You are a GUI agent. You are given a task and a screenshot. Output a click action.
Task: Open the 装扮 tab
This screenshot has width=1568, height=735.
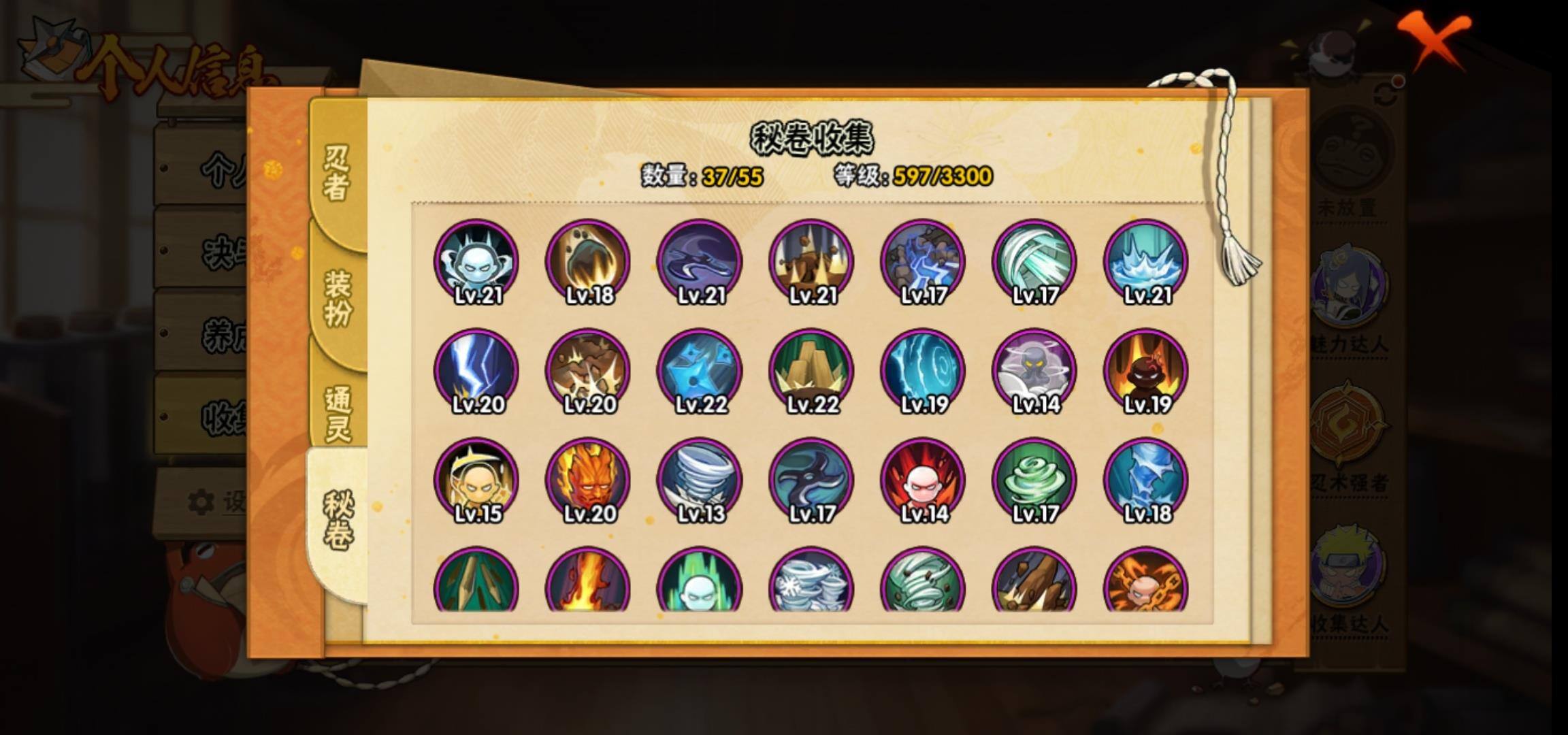coord(338,297)
